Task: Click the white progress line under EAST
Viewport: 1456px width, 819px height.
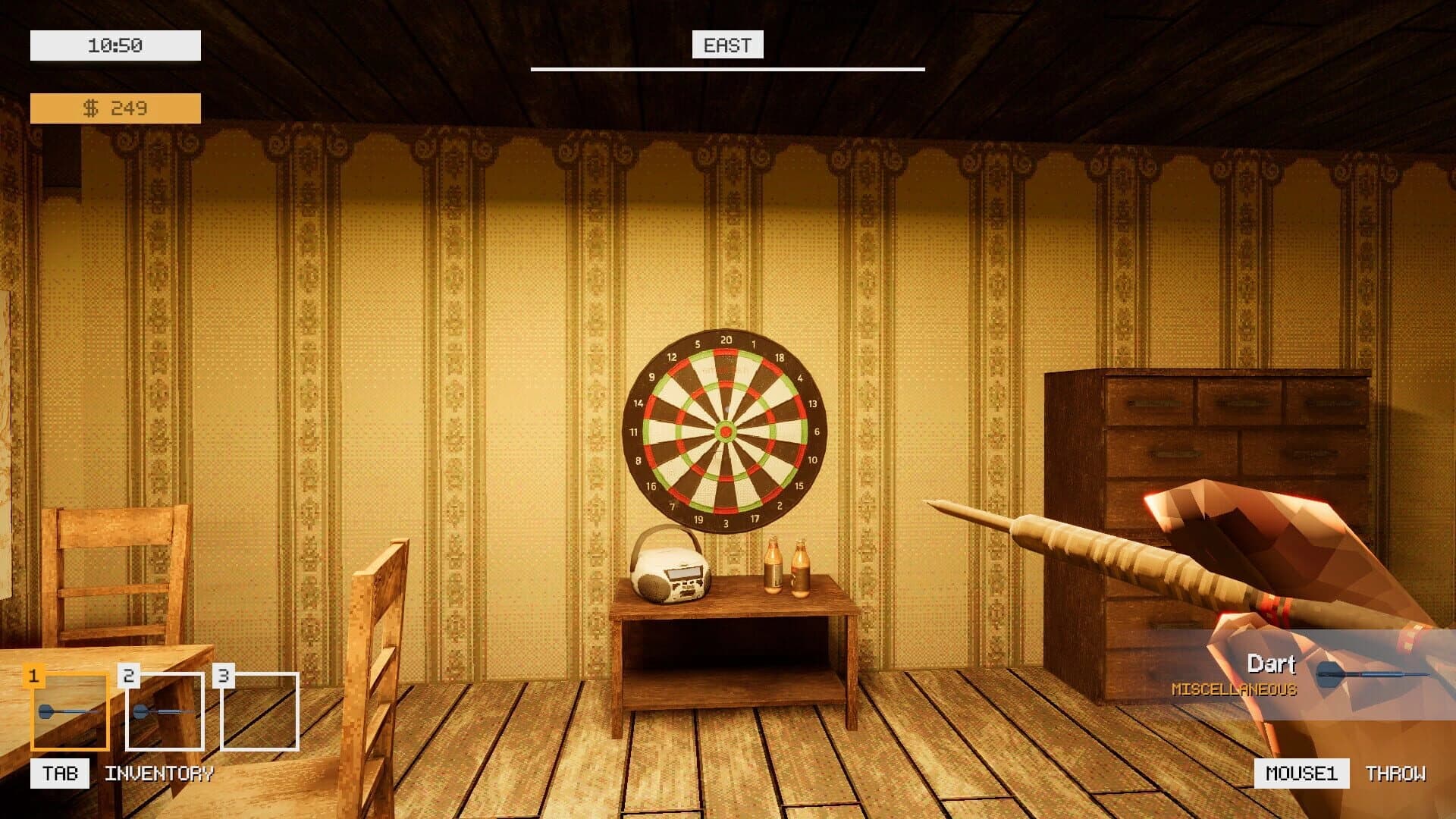Action: (726, 68)
